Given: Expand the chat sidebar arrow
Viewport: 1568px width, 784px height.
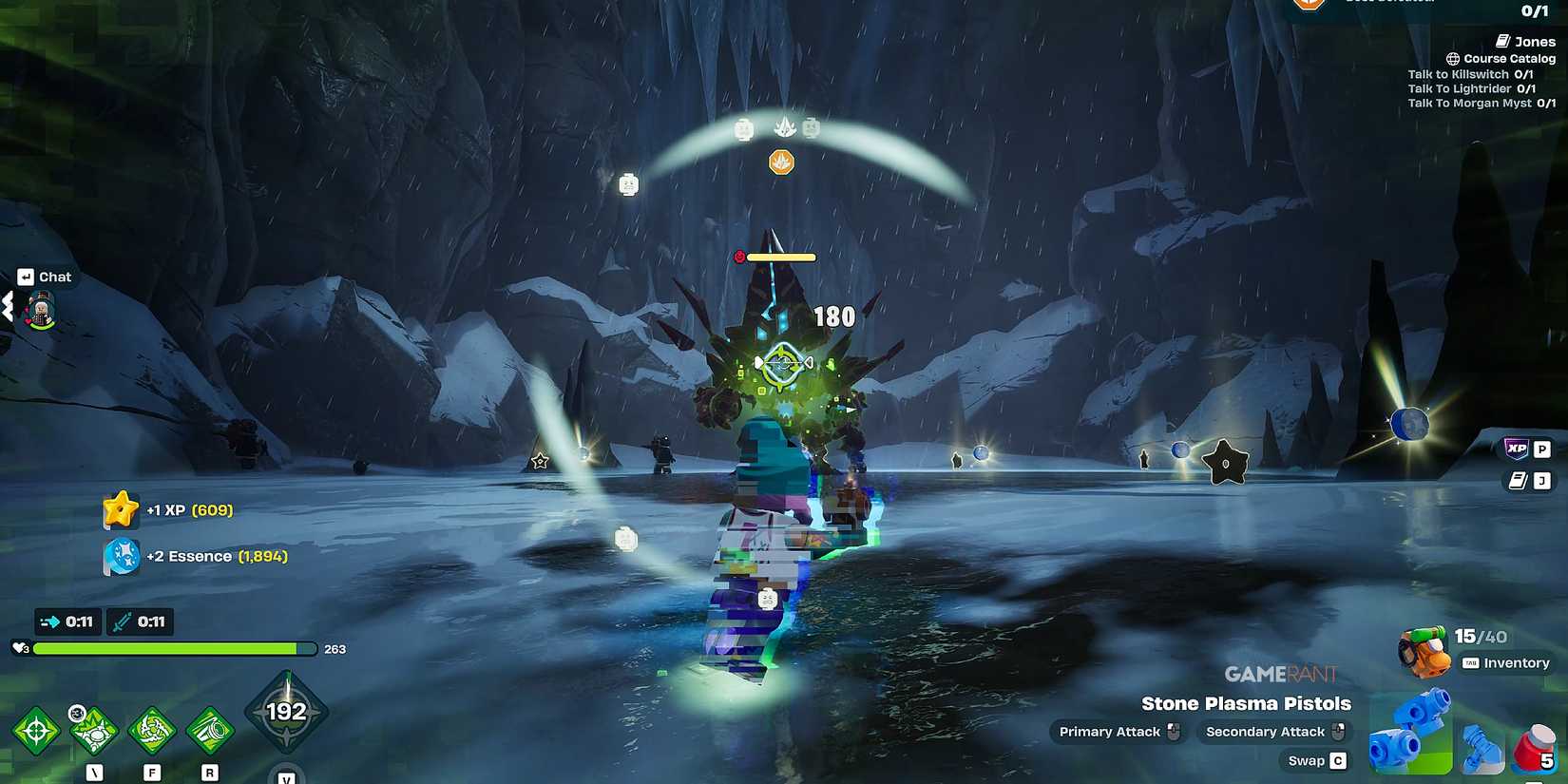Looking at the screenshot, I should 10,307.
